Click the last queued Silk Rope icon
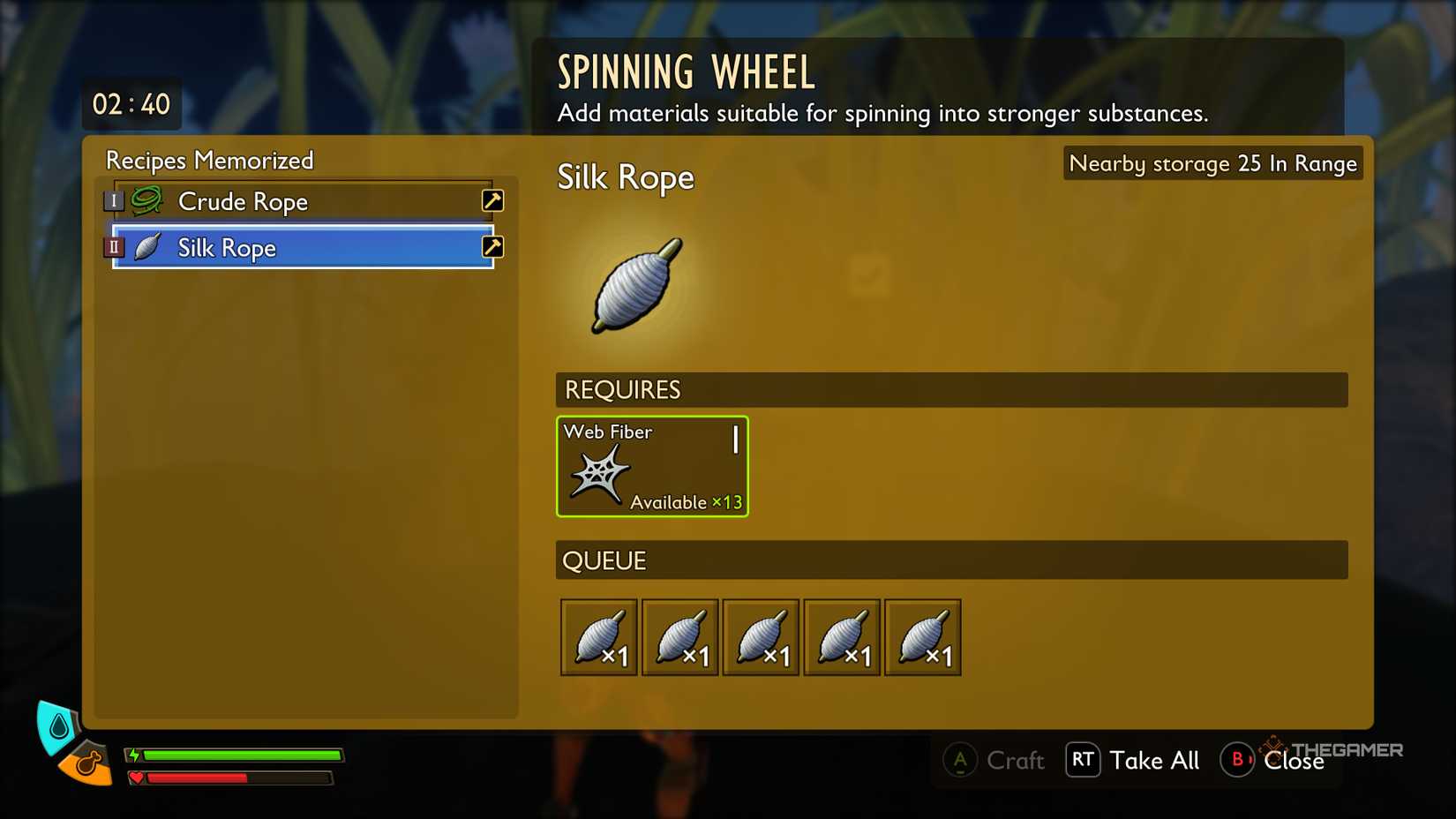The image size is (1456, 819). tap(922, 635)
